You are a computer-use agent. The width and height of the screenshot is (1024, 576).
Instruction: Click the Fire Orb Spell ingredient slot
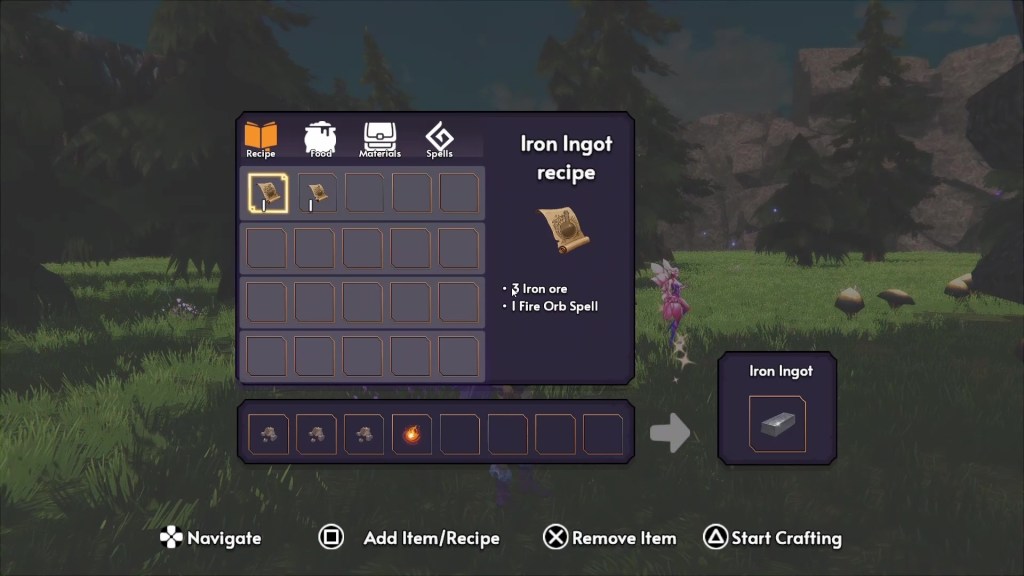click(x=411, y=435)
